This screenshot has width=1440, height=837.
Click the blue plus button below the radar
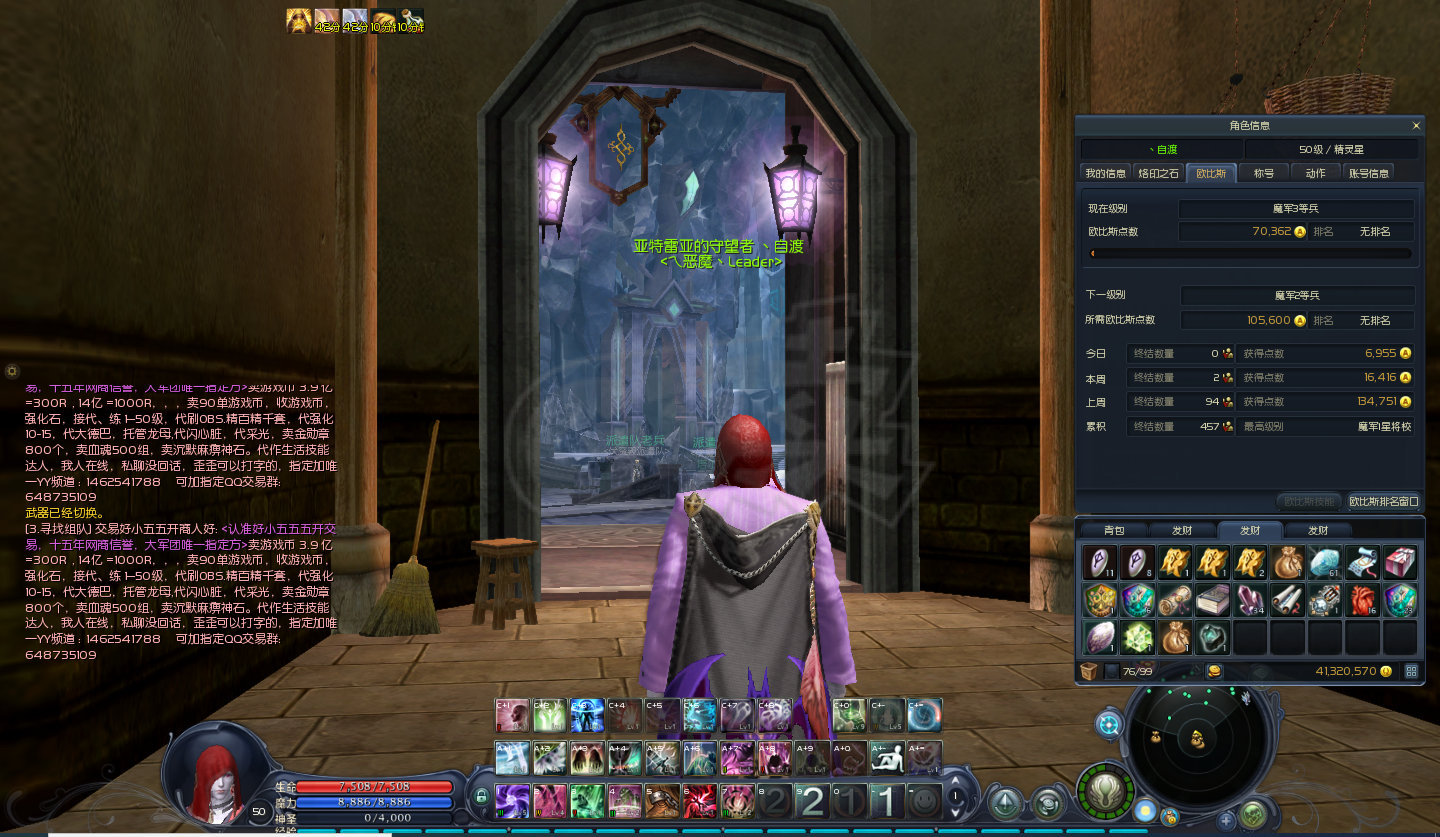tap(1227, 820)
